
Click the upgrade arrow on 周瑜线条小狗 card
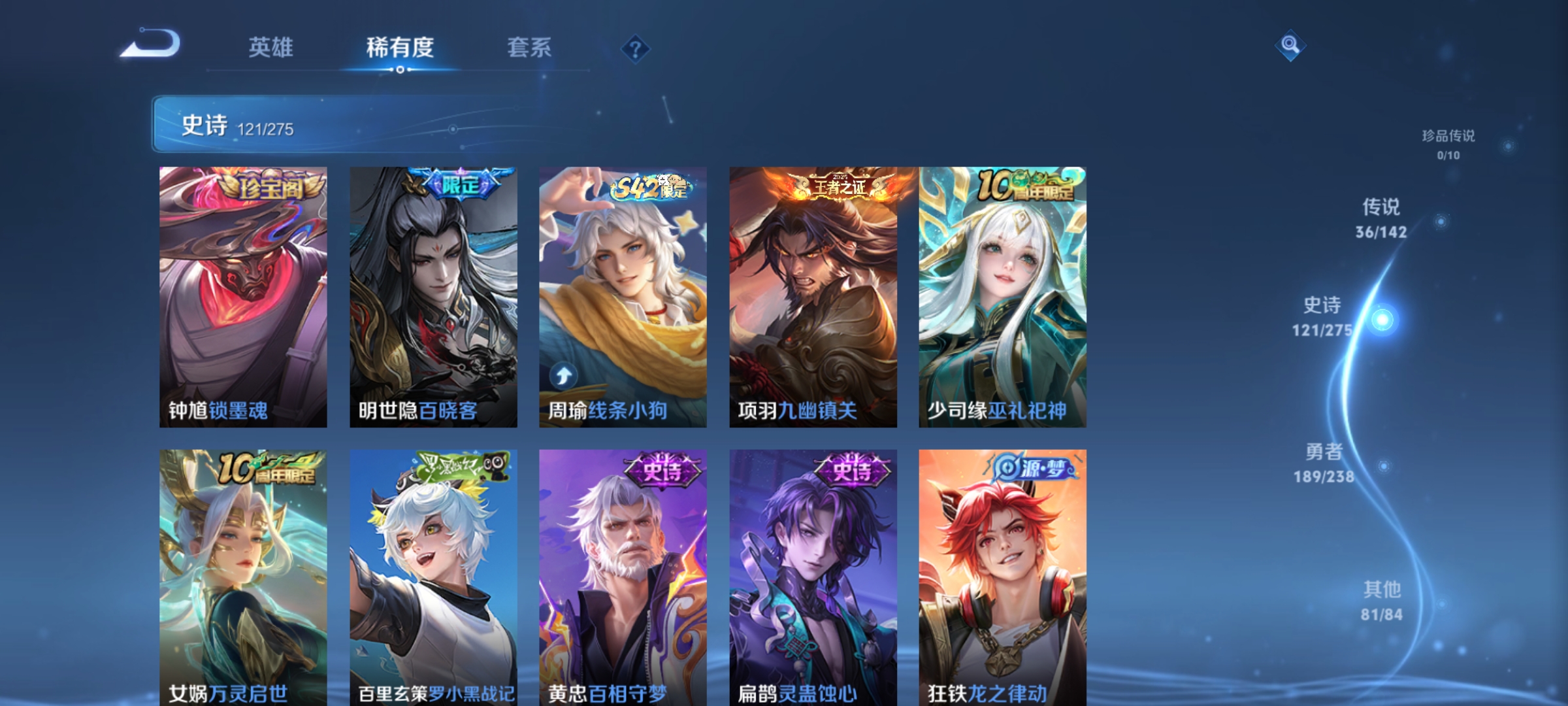click(563, 375)
